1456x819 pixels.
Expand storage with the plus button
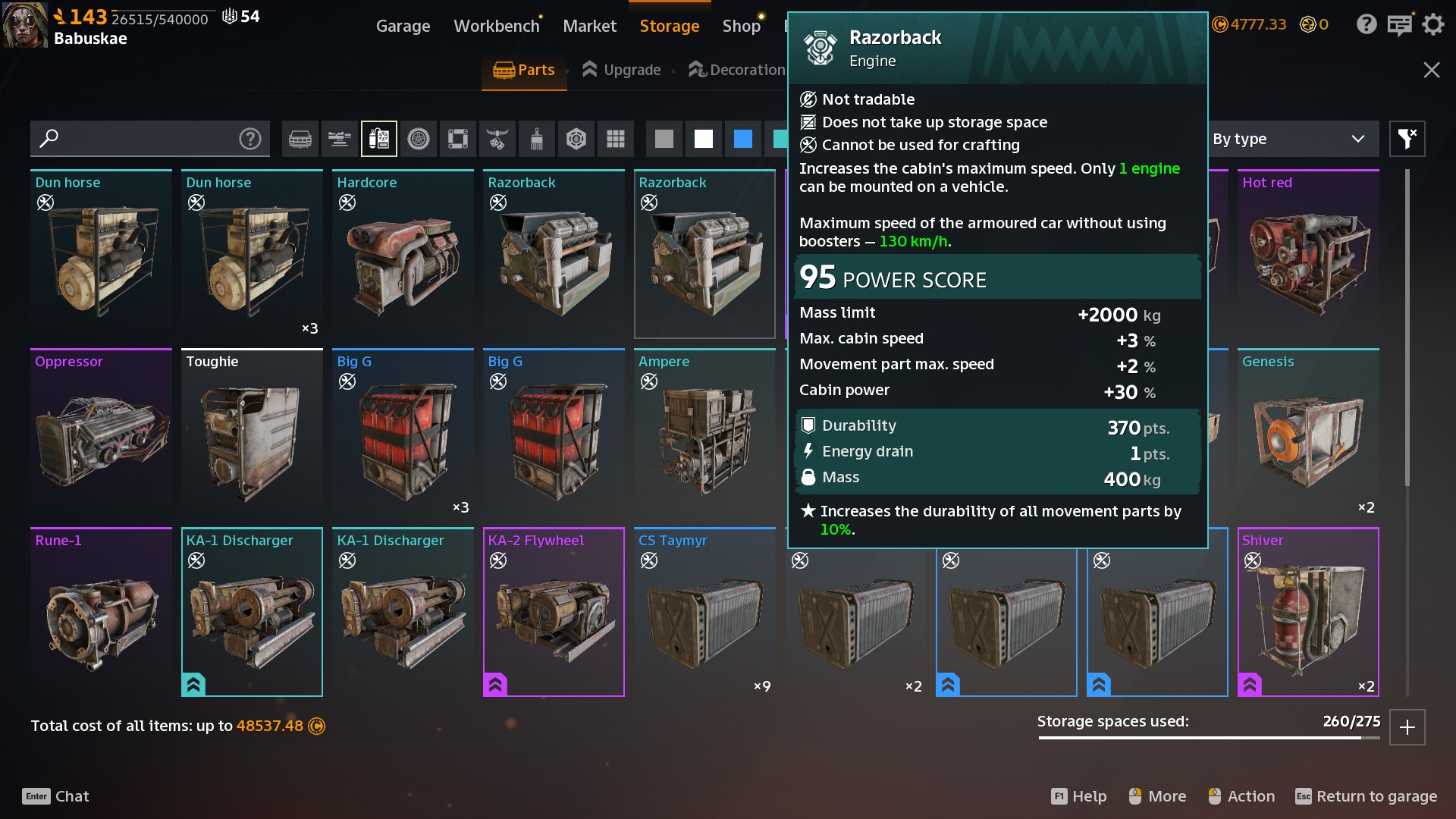1407,727
